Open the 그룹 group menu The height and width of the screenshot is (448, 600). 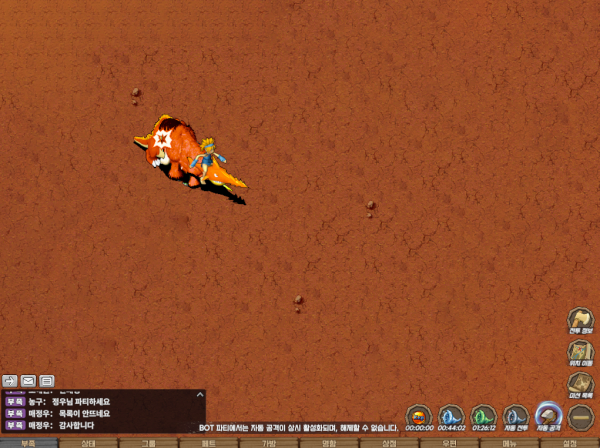(148, 442)
